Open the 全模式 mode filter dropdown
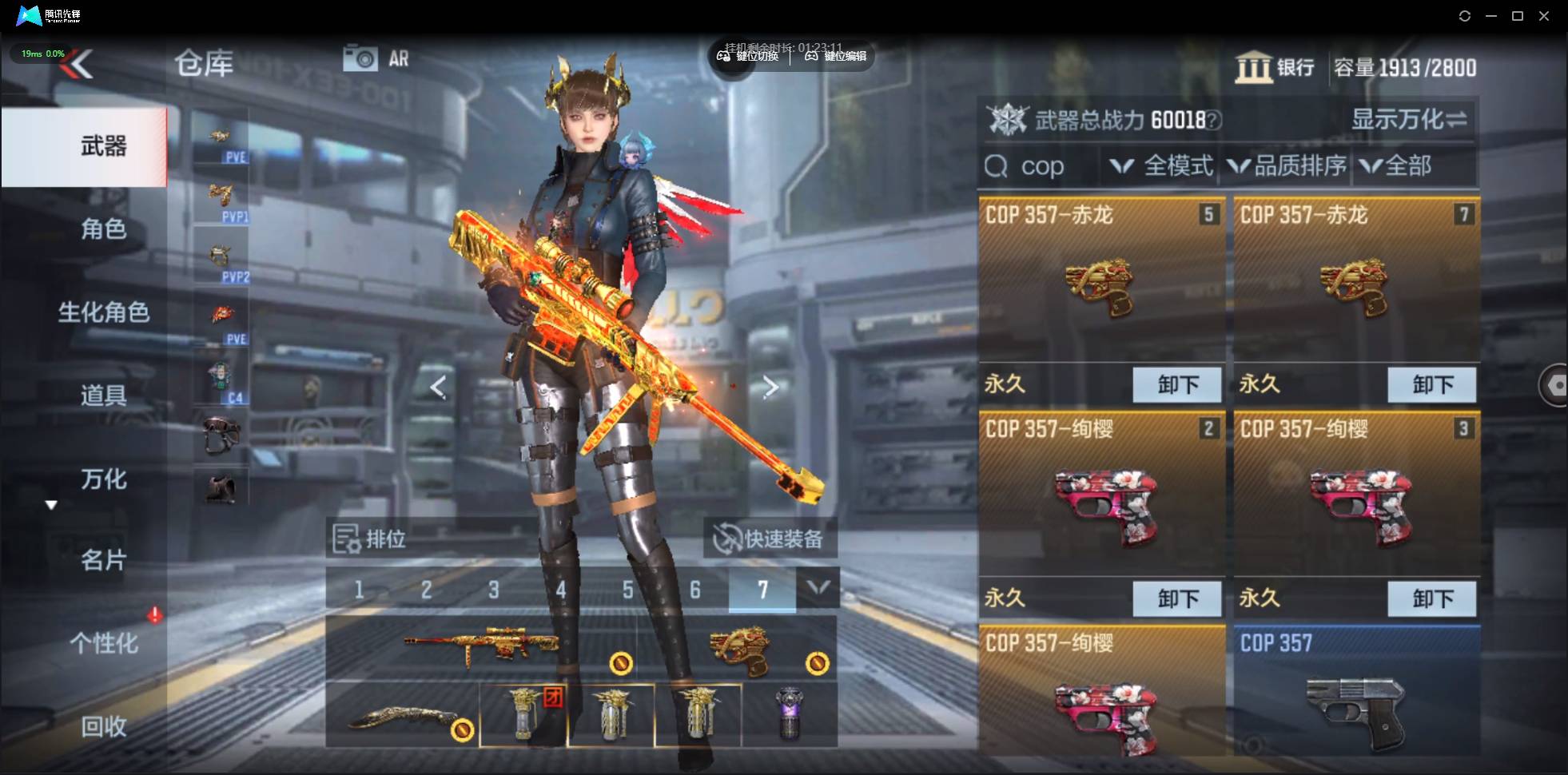The width and height of the screenshot is (1568, 775). pos(1163,166)
